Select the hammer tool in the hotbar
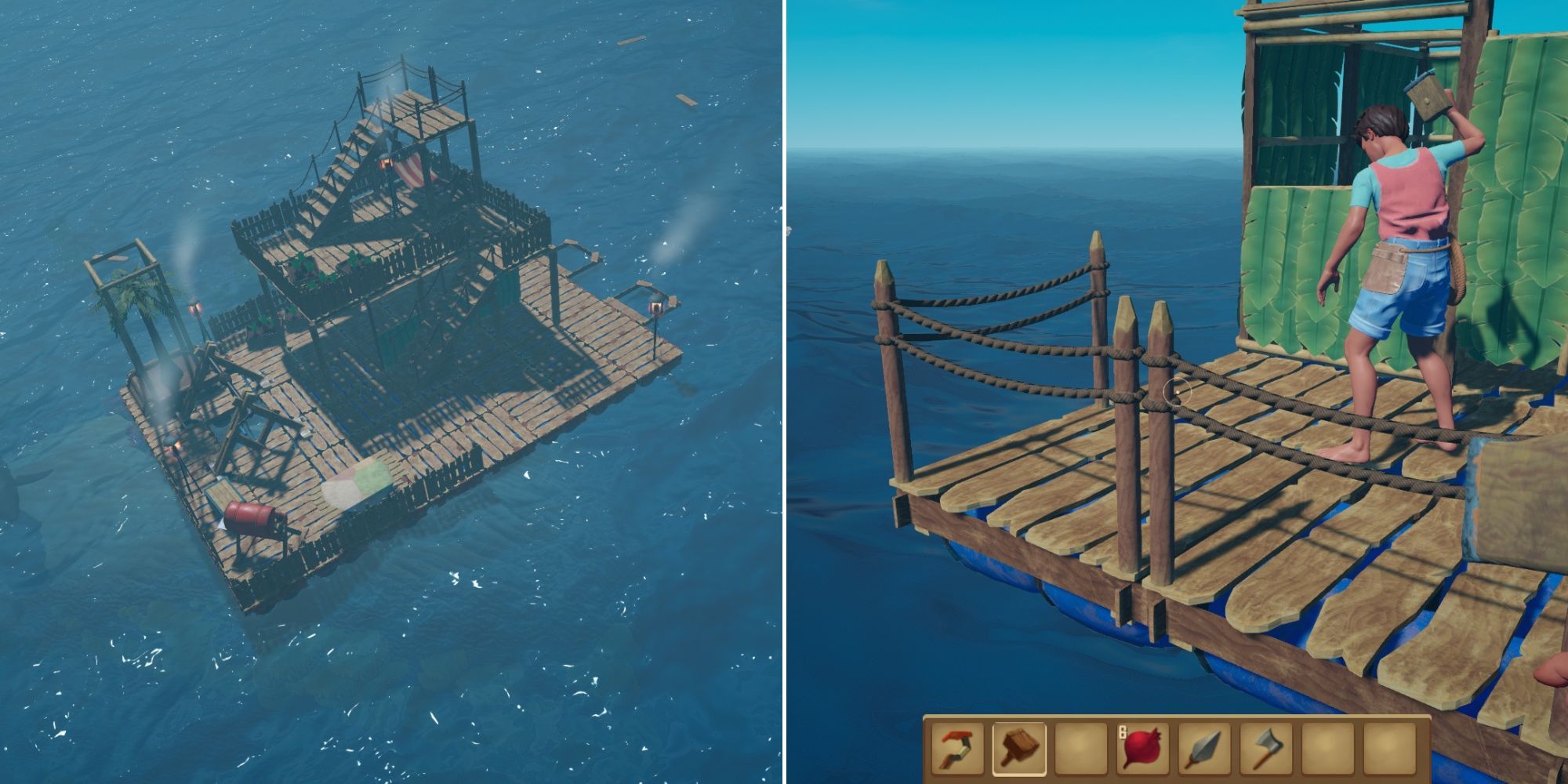The height and width of the screenshot is (784, 1568). pyautogui.click(x=1020, y=751)
